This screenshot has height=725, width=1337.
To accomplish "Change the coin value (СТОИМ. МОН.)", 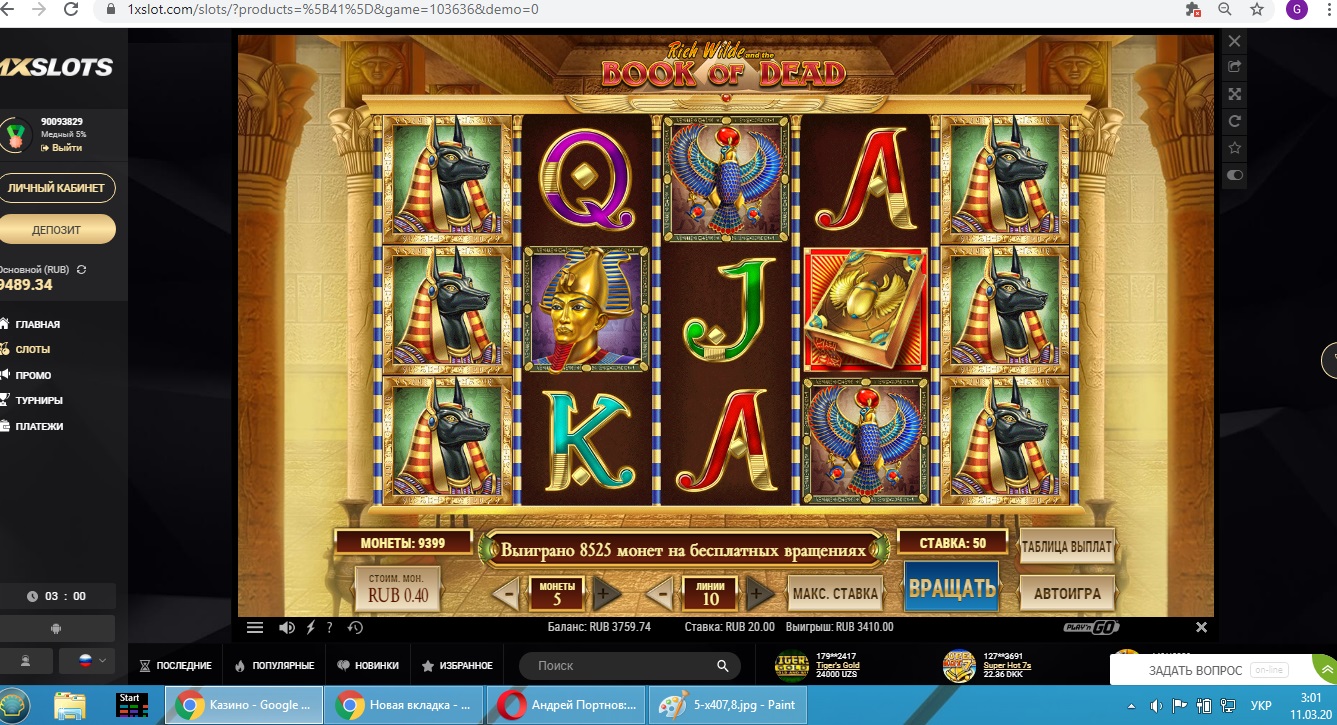I will coord(397,589).
